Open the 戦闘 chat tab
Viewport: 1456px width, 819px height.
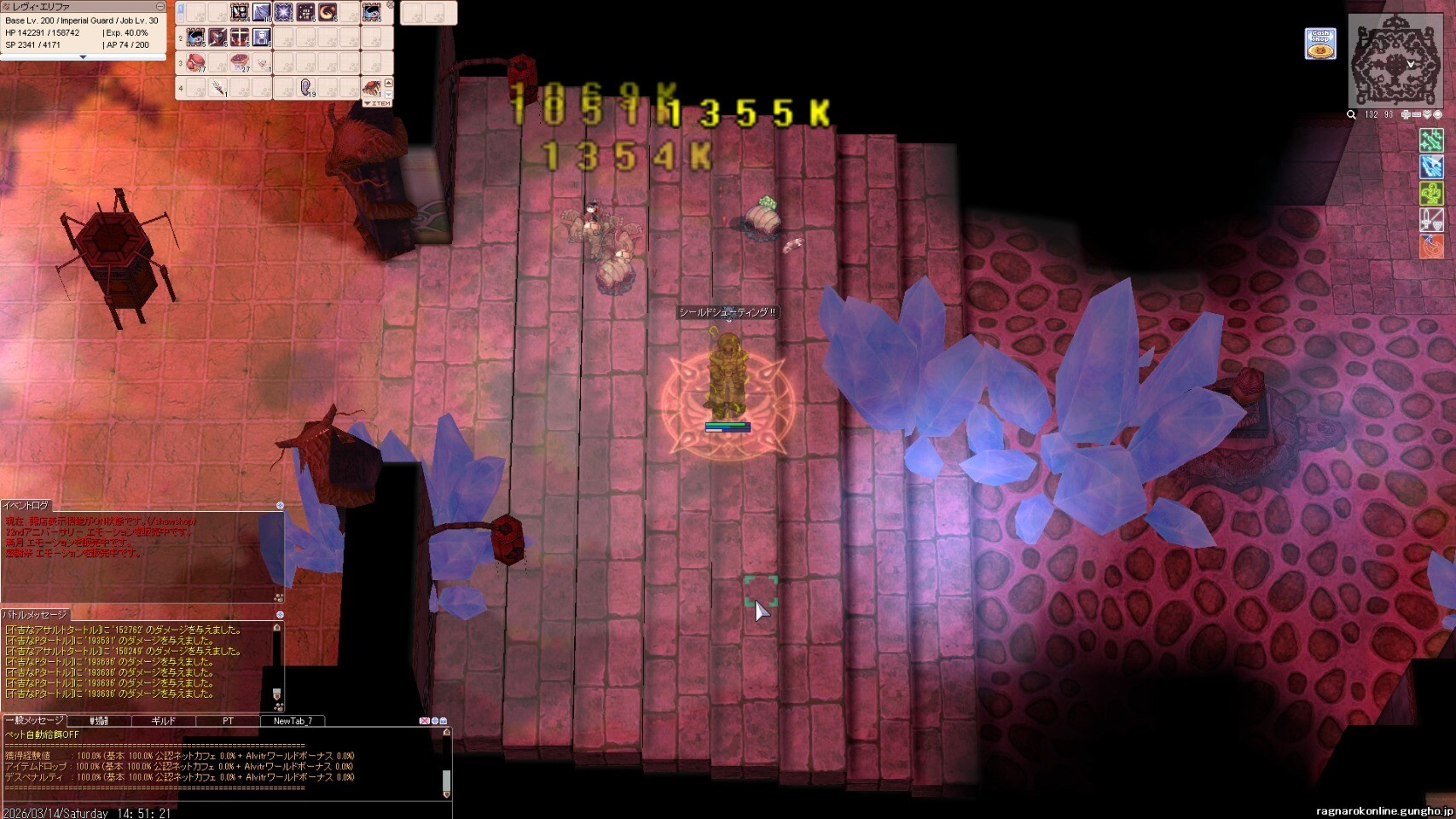pos(99,721)
